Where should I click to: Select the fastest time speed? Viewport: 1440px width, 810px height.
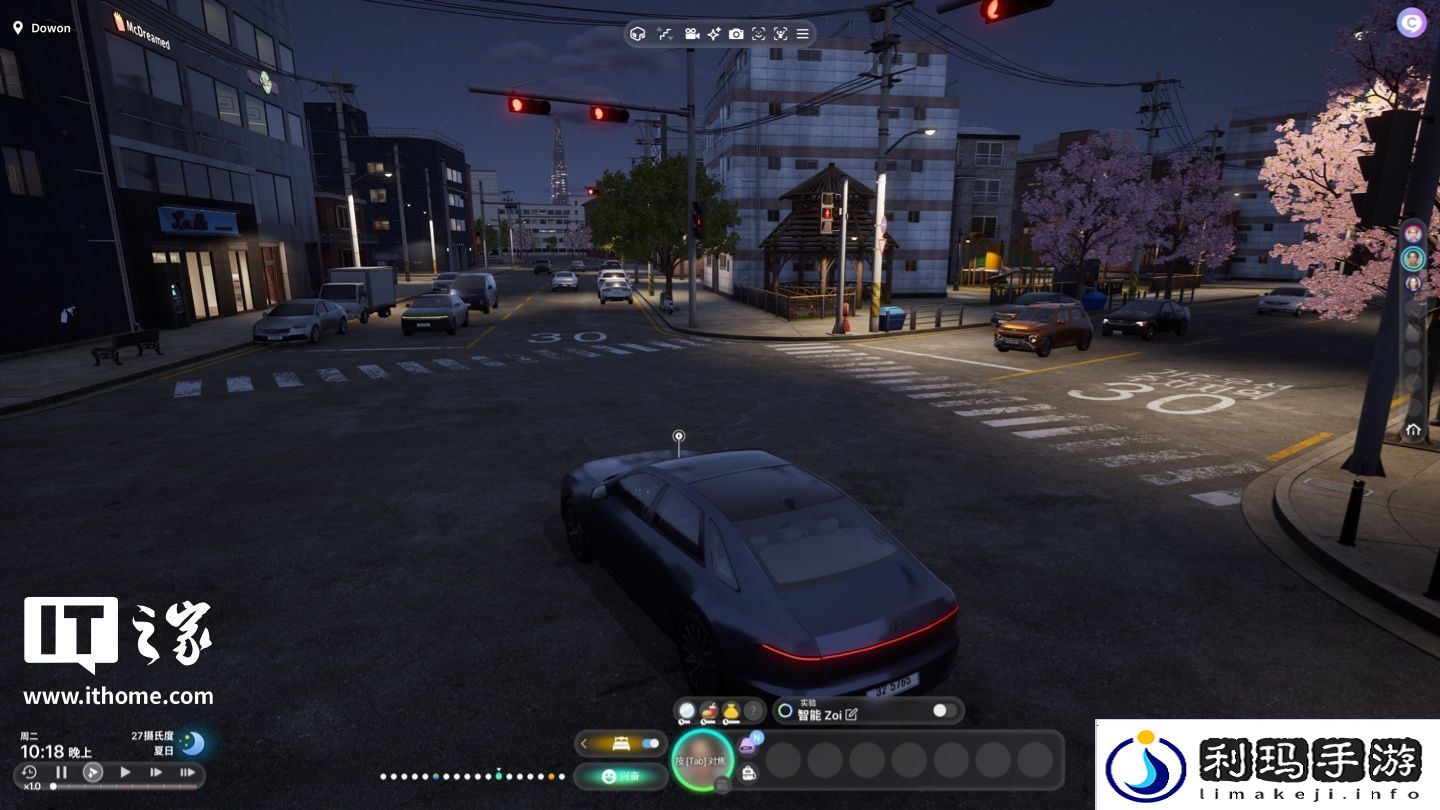tap(187, 772)
